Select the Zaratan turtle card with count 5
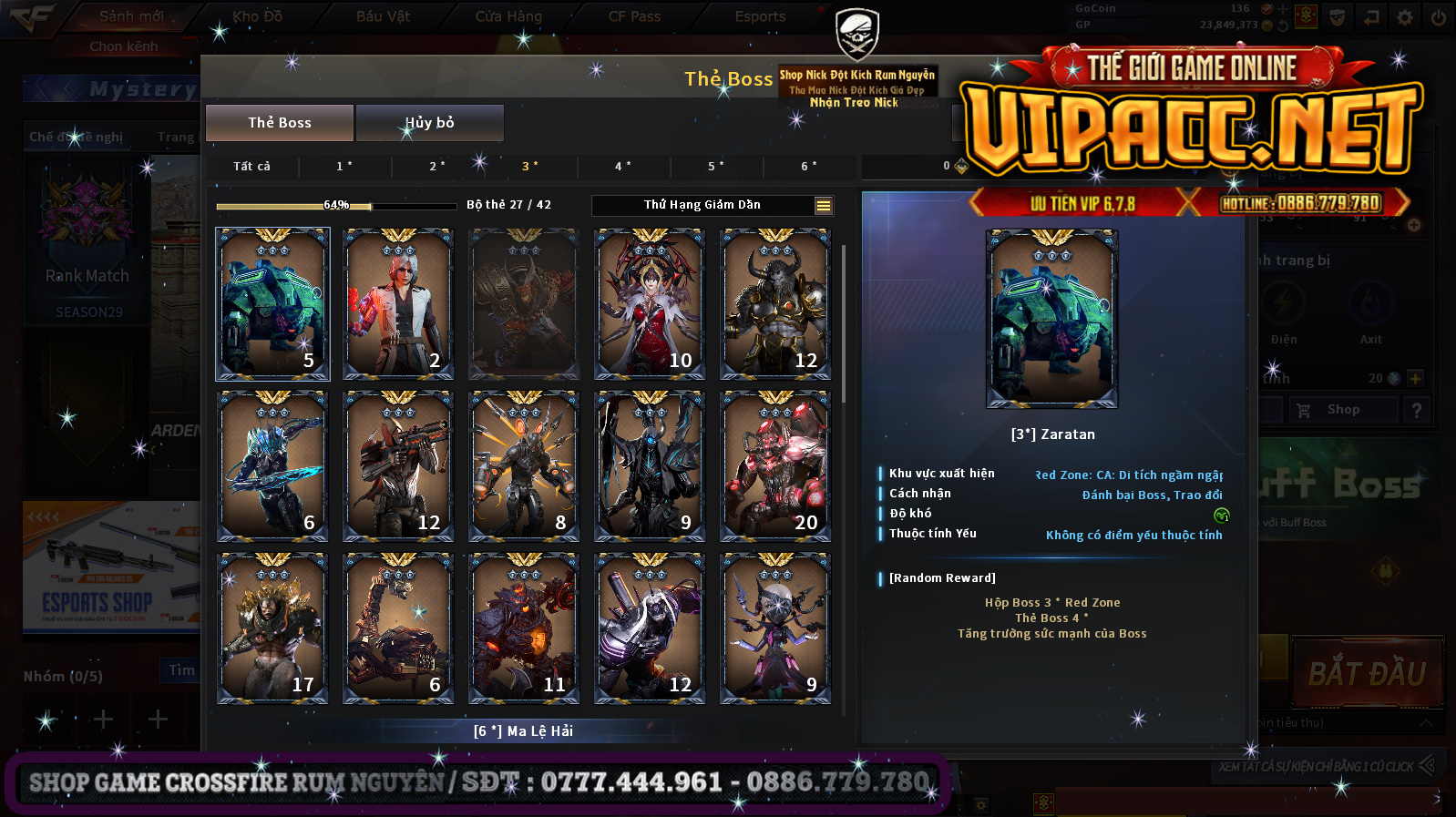 coord(272,303)
